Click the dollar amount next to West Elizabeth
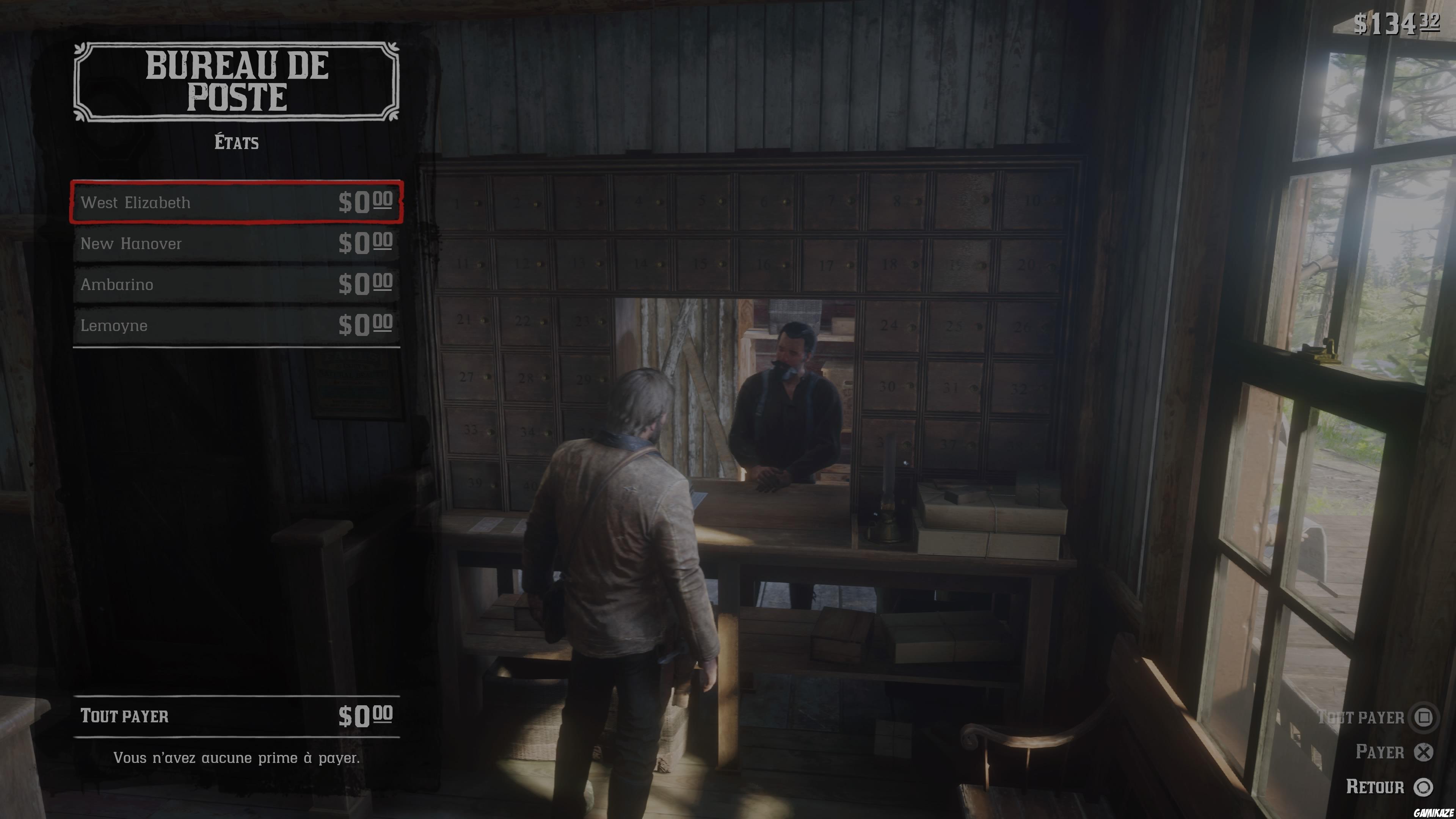This screenshot has height=819, width=1456. pos(366,203)
